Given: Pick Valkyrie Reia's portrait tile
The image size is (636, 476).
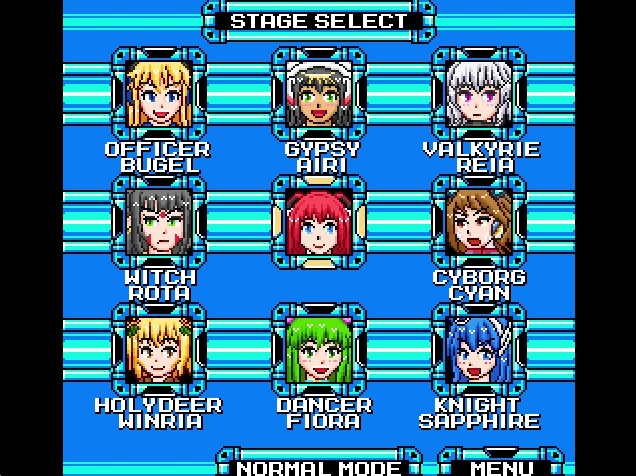Looking at the screenshot, I should [479, 94].
